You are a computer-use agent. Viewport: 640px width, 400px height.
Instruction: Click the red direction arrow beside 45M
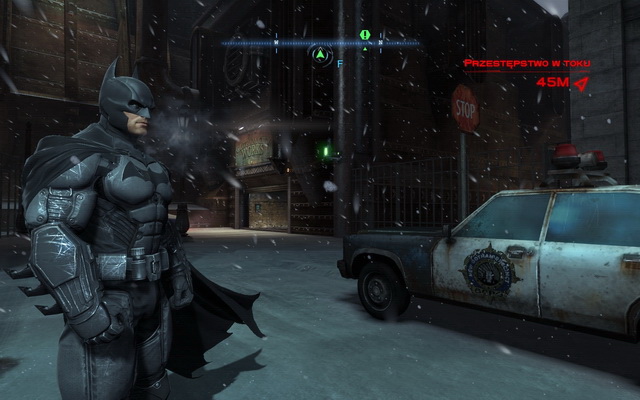pyautogui.click(x=581, y=84)
